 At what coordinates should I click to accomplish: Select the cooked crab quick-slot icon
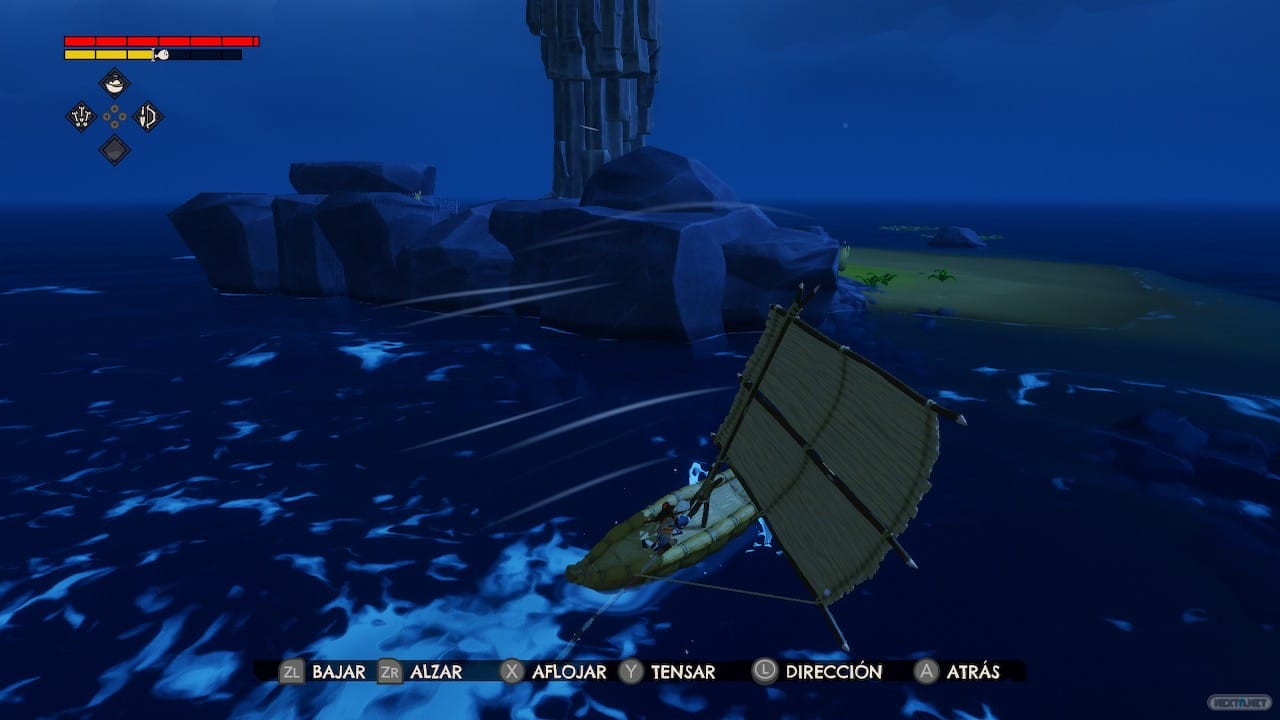tap(81, 116)
